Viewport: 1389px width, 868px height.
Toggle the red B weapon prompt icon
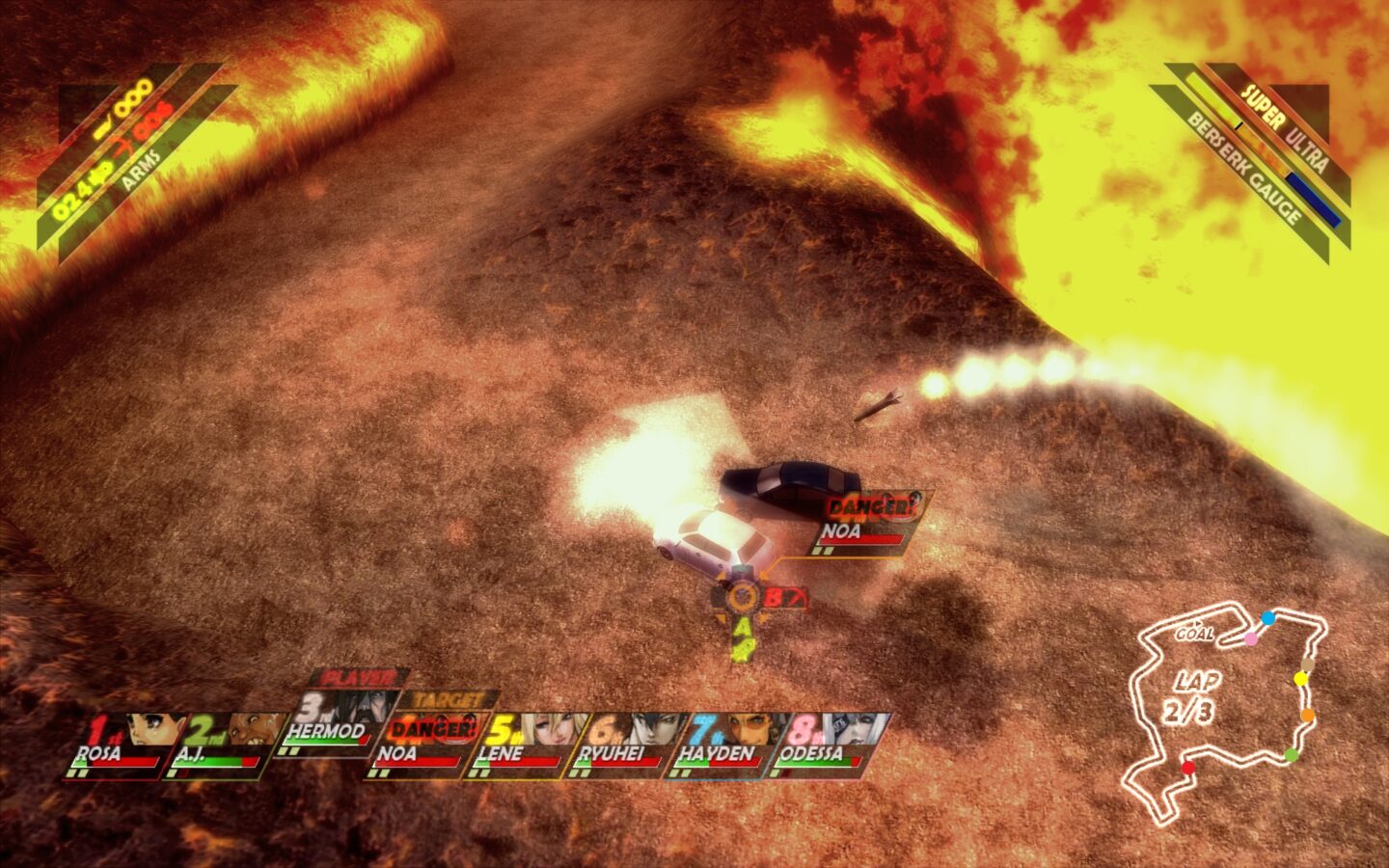(x=777, y=597)
